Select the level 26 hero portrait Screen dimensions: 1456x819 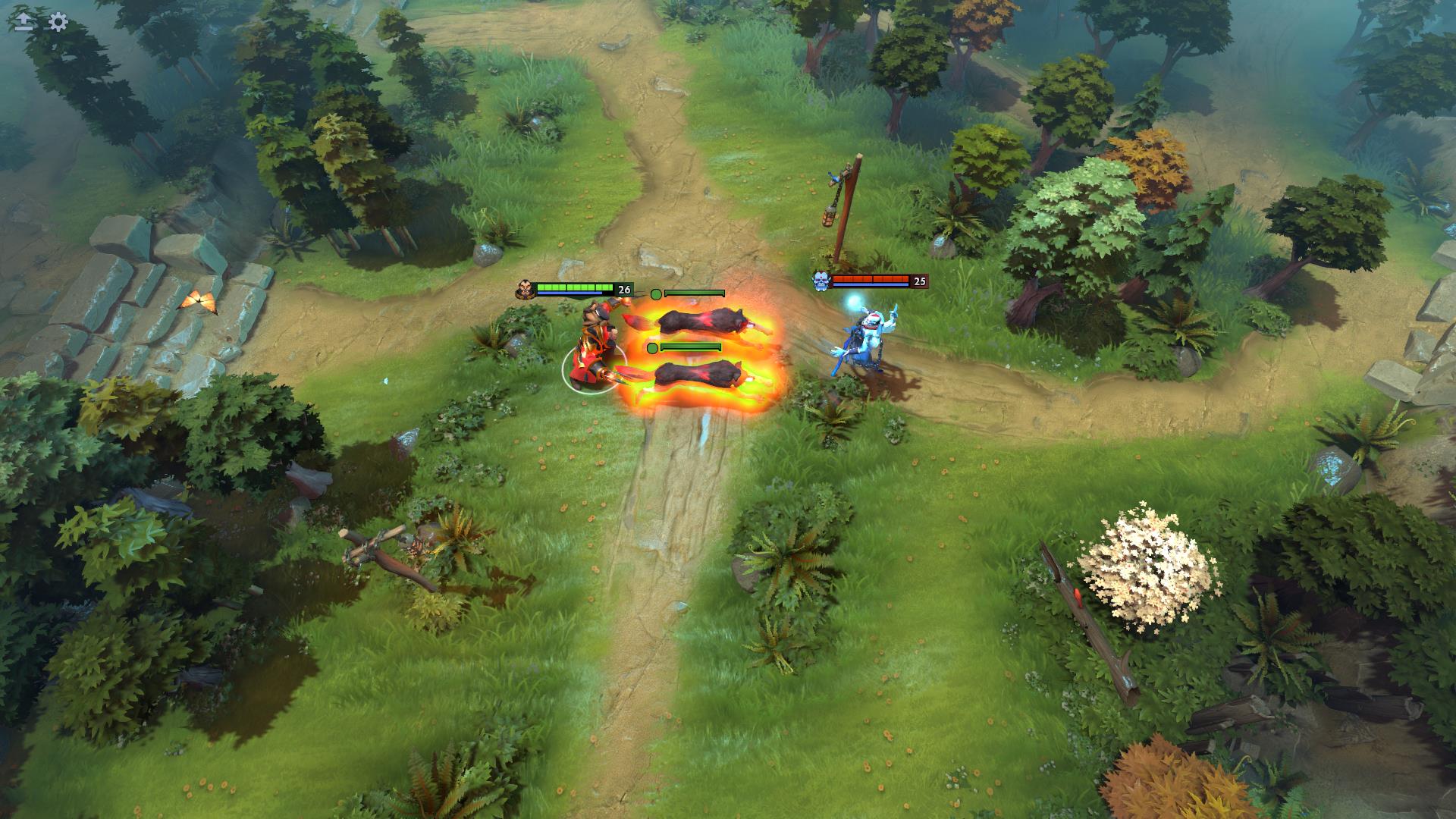[x=524, y=289]
